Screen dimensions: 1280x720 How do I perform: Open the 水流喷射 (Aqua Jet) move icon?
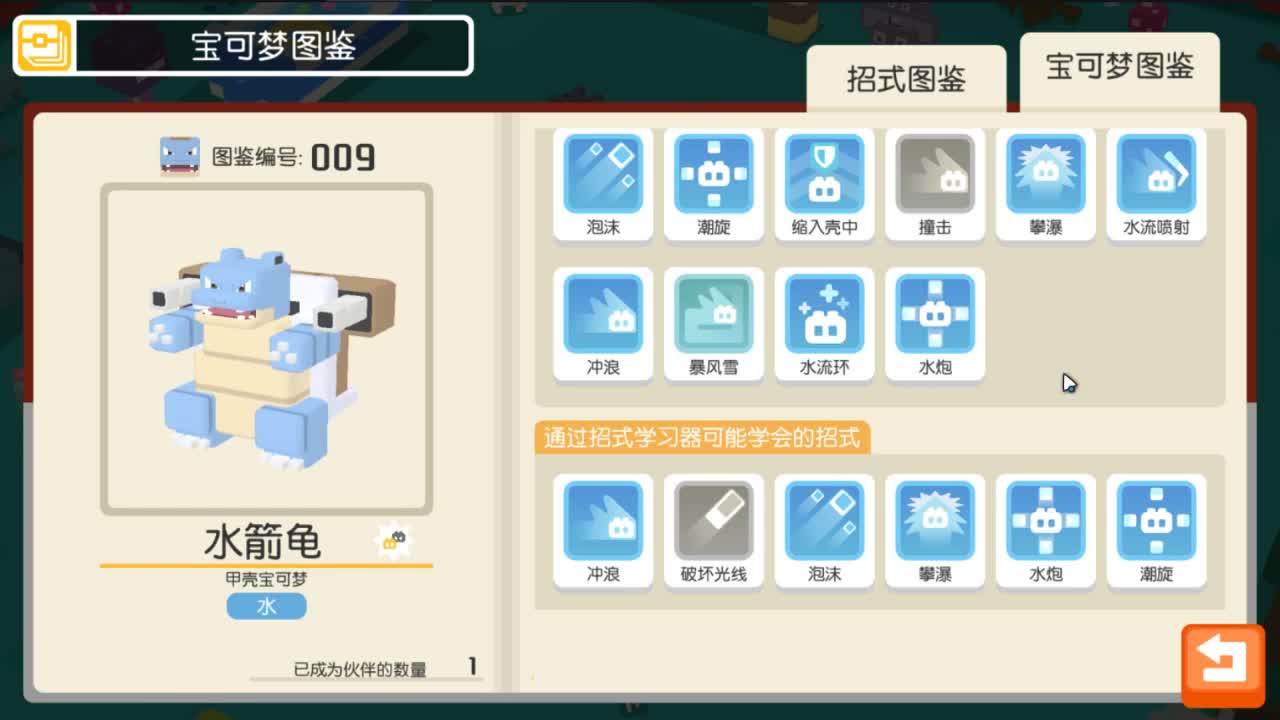pyautogui.click(x=1156, y=172)
